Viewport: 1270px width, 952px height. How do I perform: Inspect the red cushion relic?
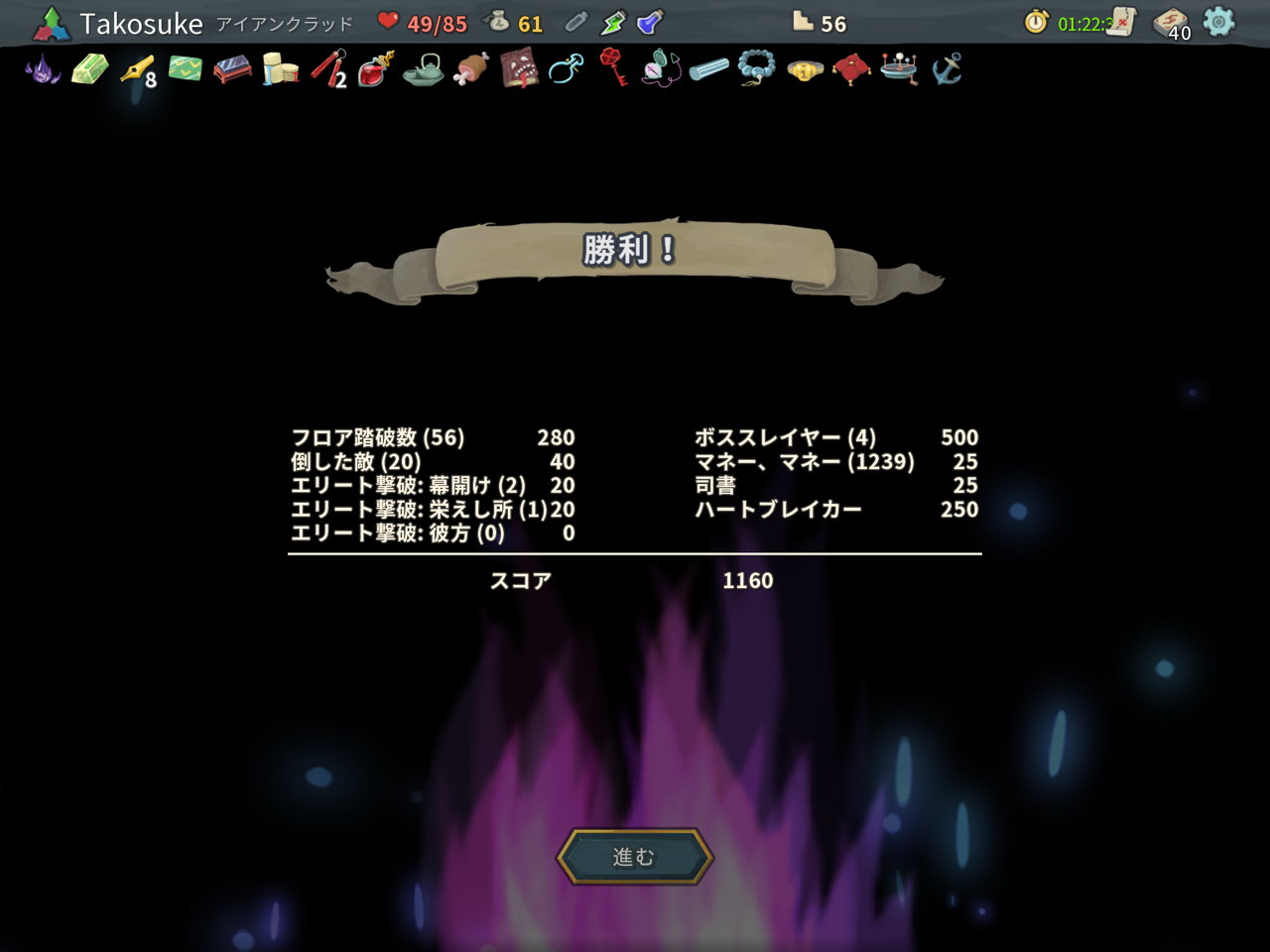[x=850, y=69]
